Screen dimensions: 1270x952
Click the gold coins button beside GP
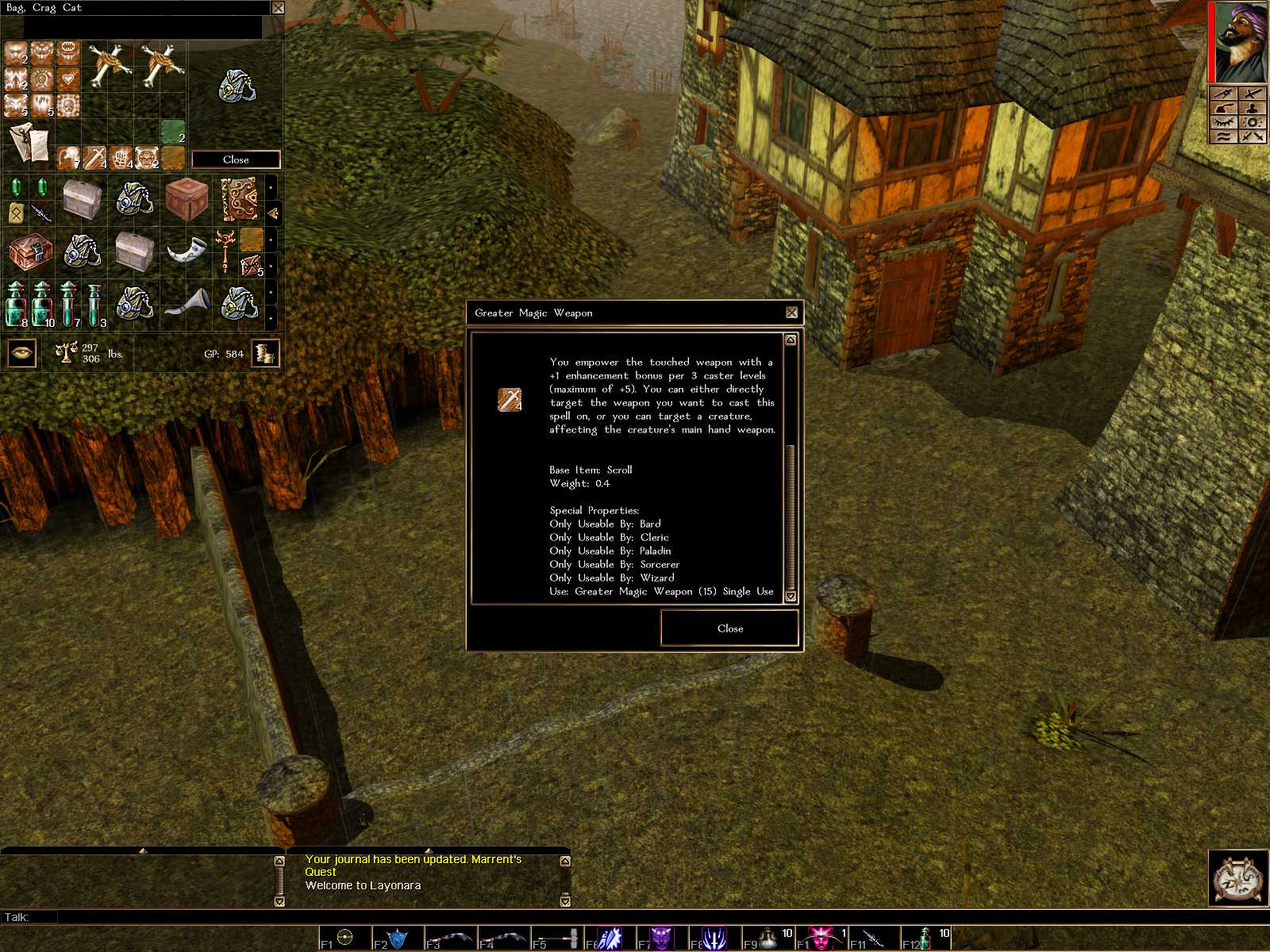[x=265, y=353]
